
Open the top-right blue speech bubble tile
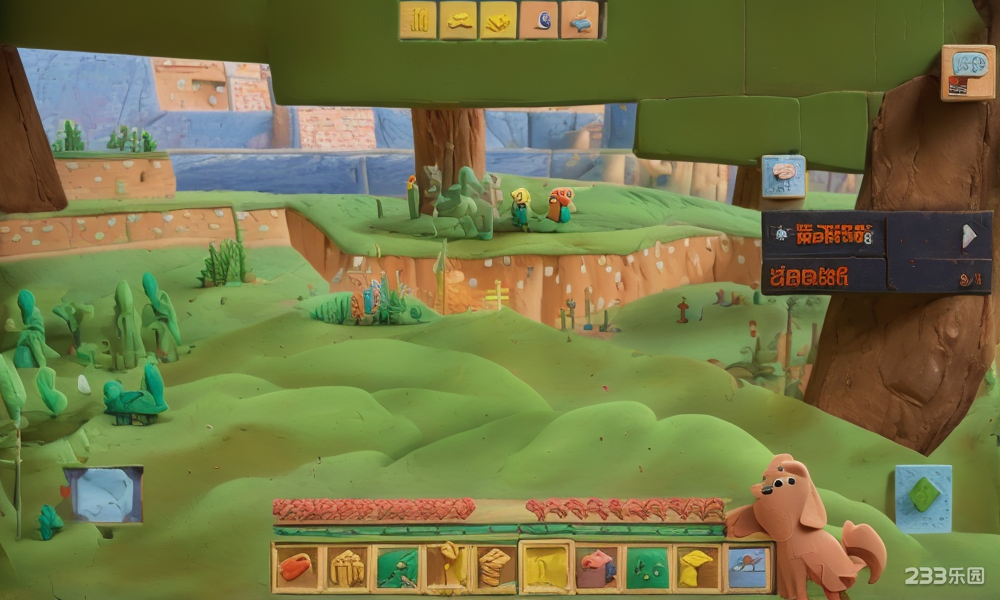[x=967, y=72]
